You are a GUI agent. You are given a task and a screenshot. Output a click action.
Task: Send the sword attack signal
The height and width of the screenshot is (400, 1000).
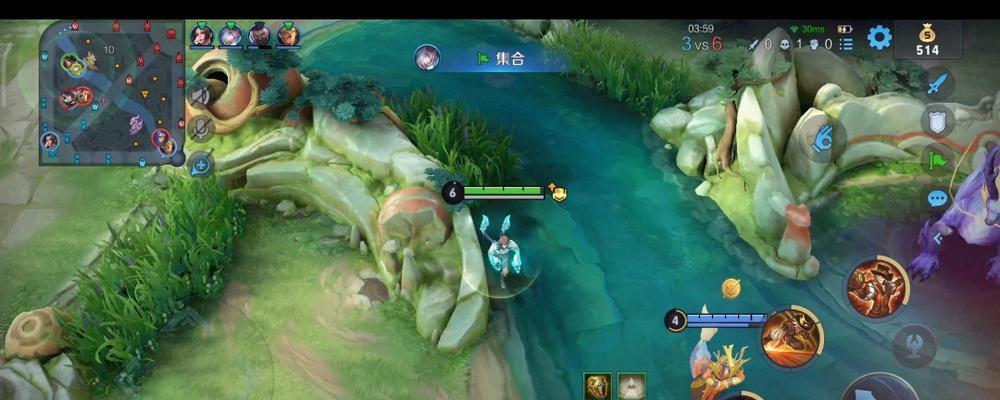pyautogui.click(x=937, y=83)
